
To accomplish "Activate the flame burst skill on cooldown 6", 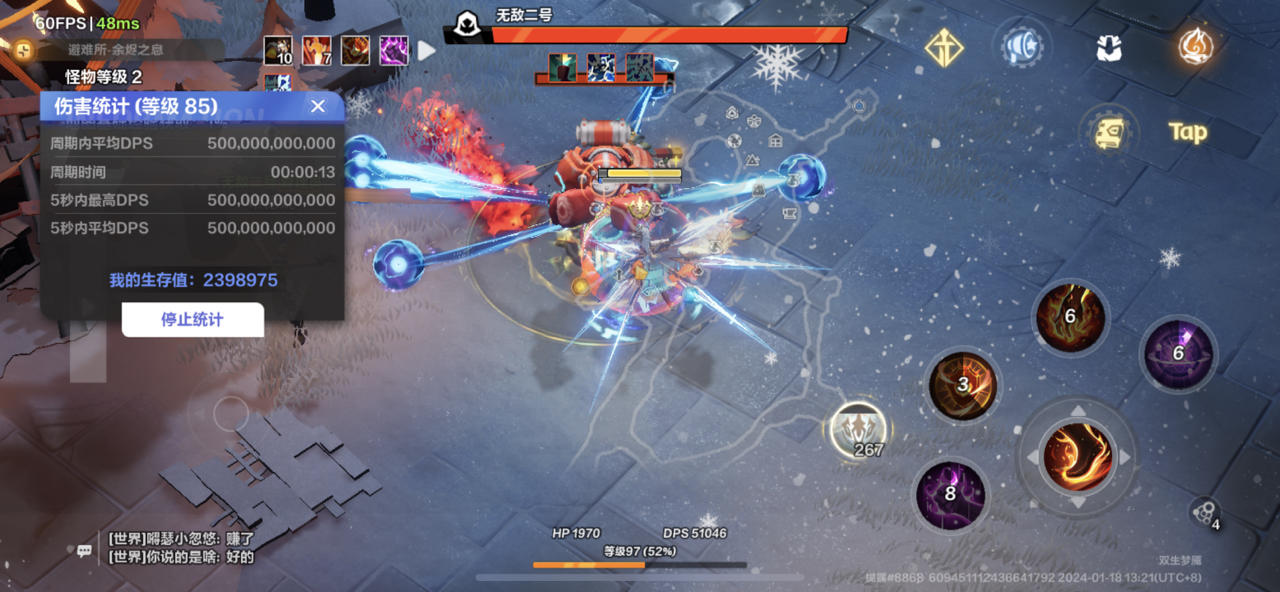I will click(1070, 319).
